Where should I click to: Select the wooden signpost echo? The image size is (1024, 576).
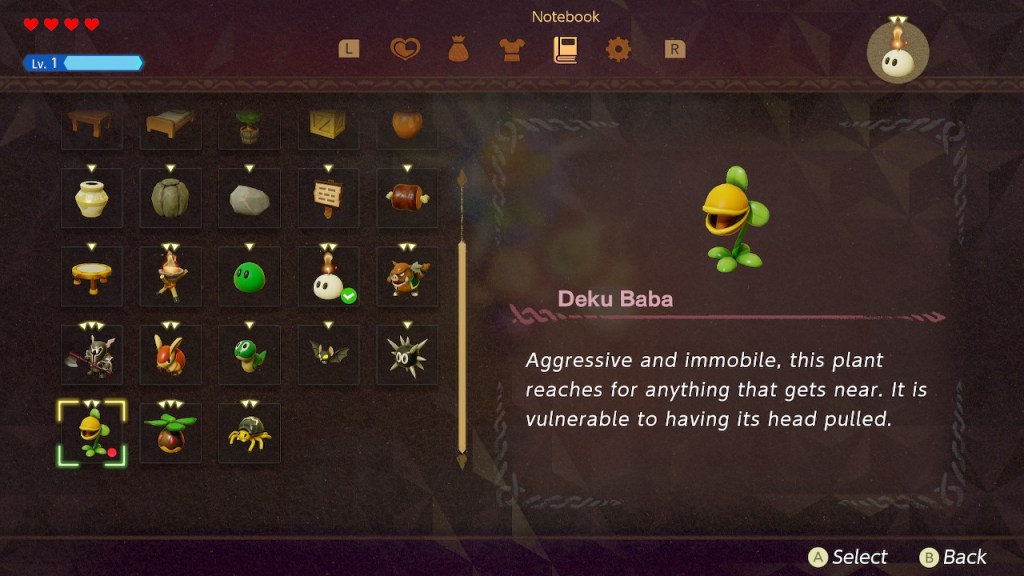tap(328, 198)
